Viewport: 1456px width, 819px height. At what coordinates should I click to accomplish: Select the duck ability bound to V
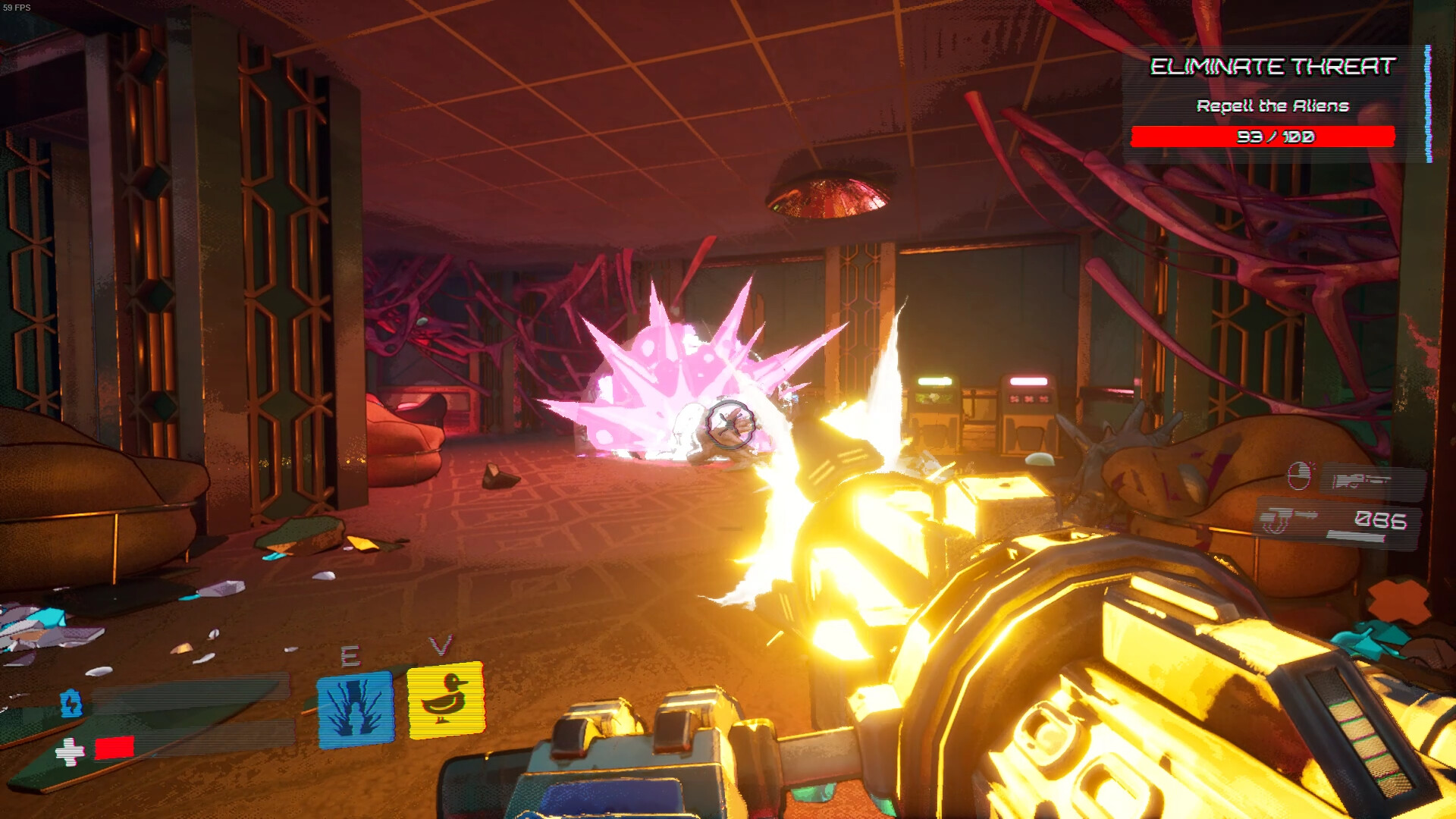pyautogui.click(x=444, y=701)
